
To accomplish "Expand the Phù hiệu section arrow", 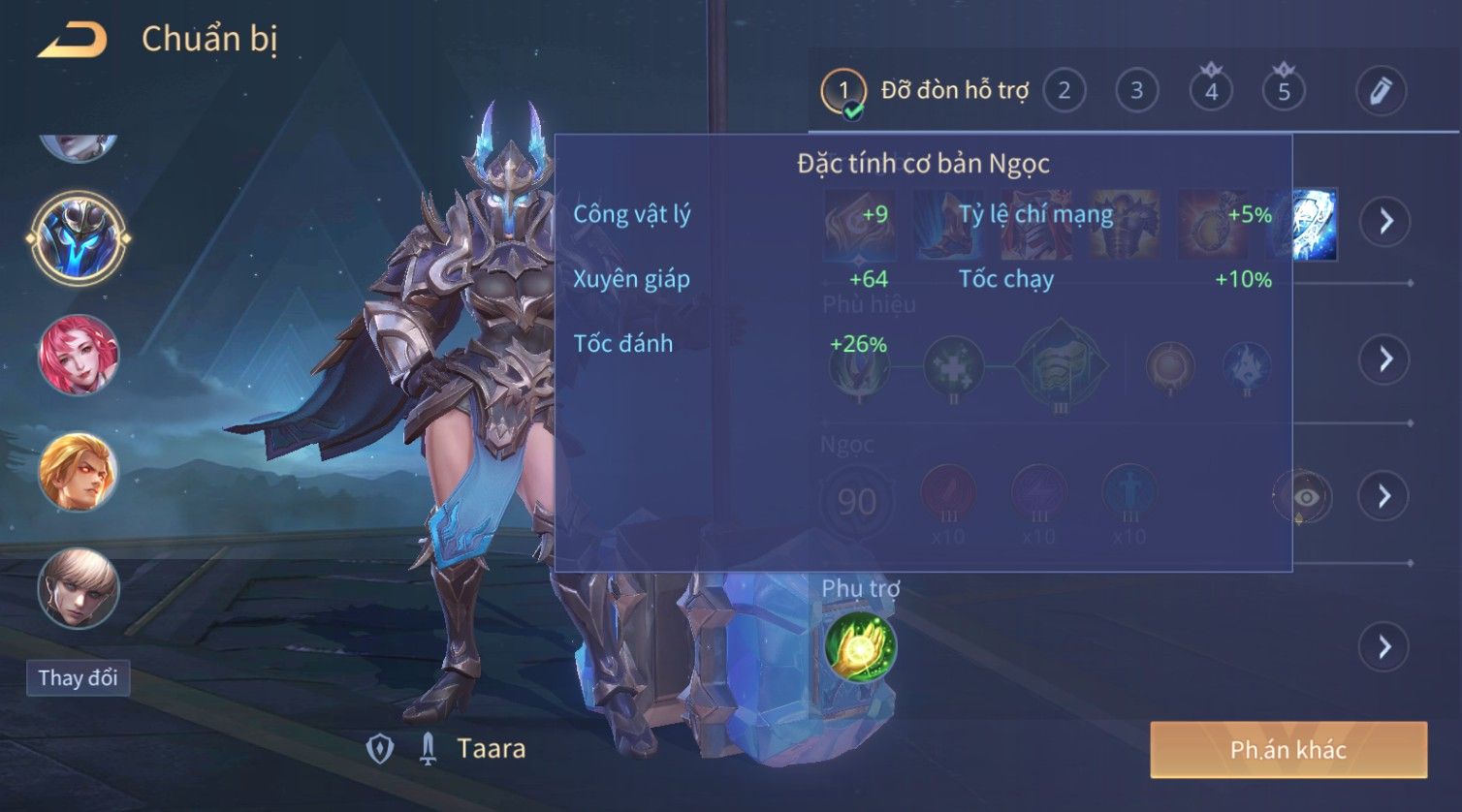I will (x=1385, y=359).
